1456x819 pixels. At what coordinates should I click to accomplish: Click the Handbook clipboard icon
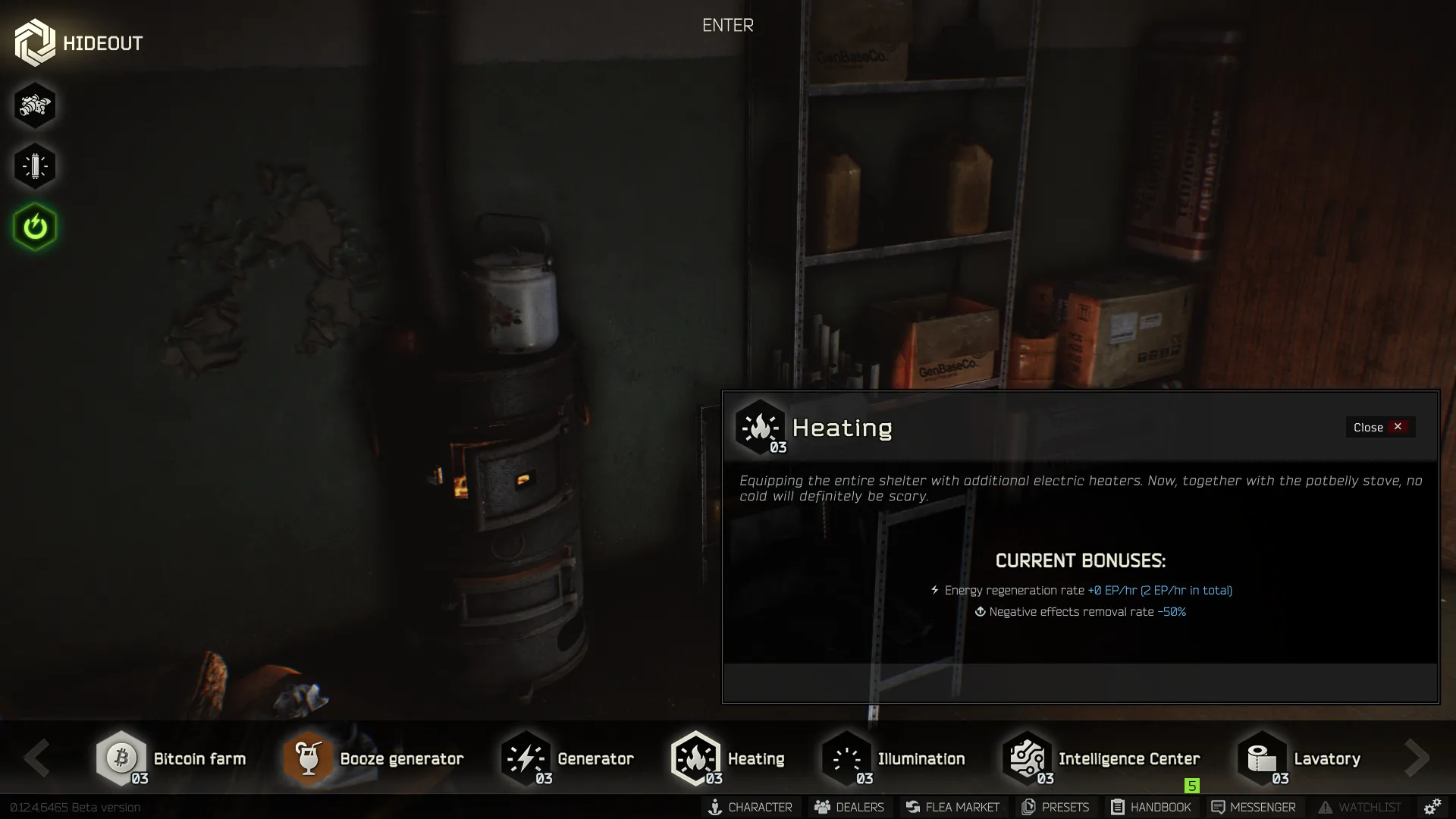1116,807
